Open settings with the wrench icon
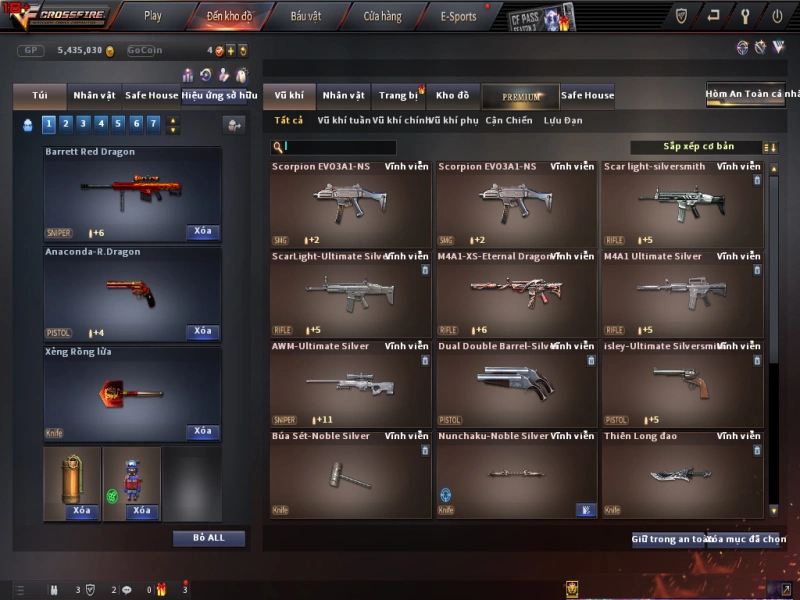 point(745,16)
